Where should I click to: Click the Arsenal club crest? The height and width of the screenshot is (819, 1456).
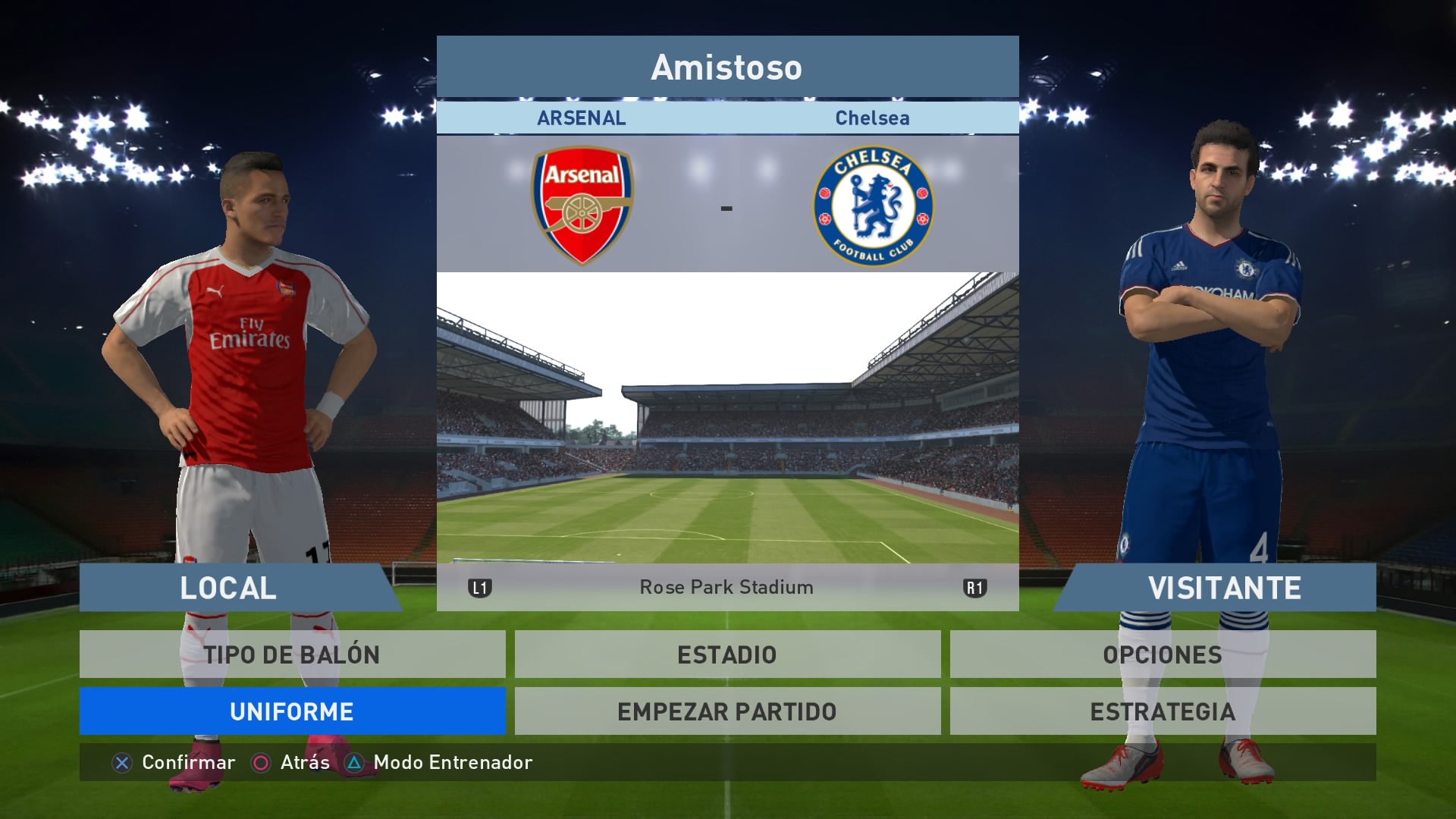pyautogui.click(x=582, y=206)
